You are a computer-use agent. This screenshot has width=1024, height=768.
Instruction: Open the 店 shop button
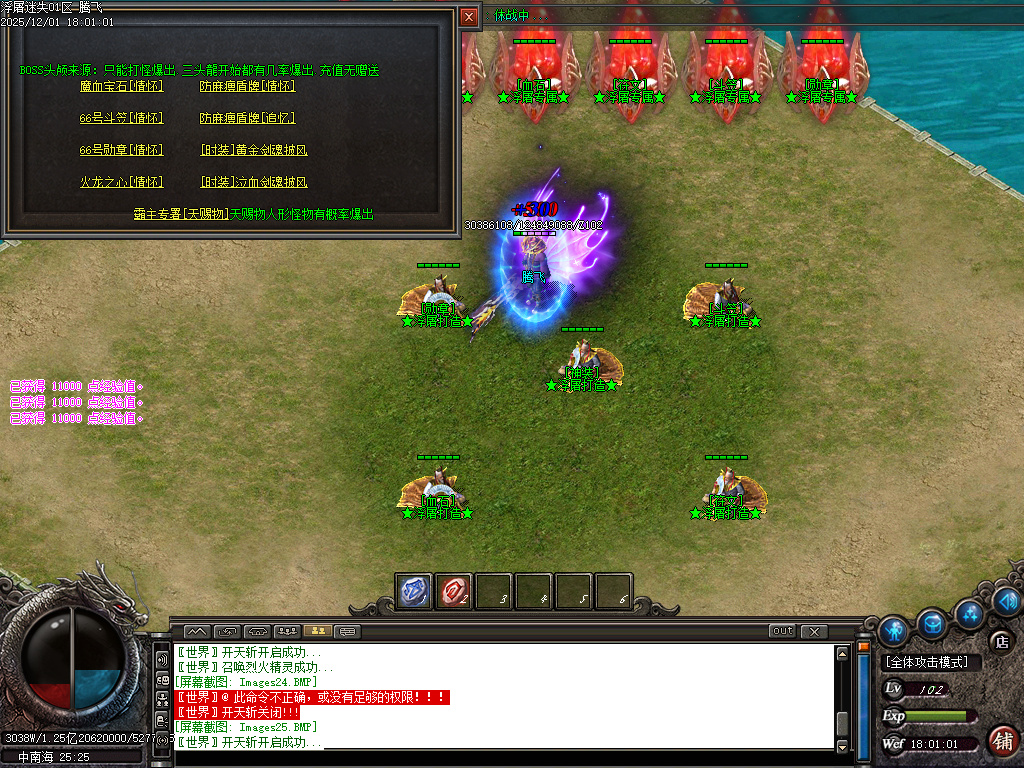click(1001, 641)
